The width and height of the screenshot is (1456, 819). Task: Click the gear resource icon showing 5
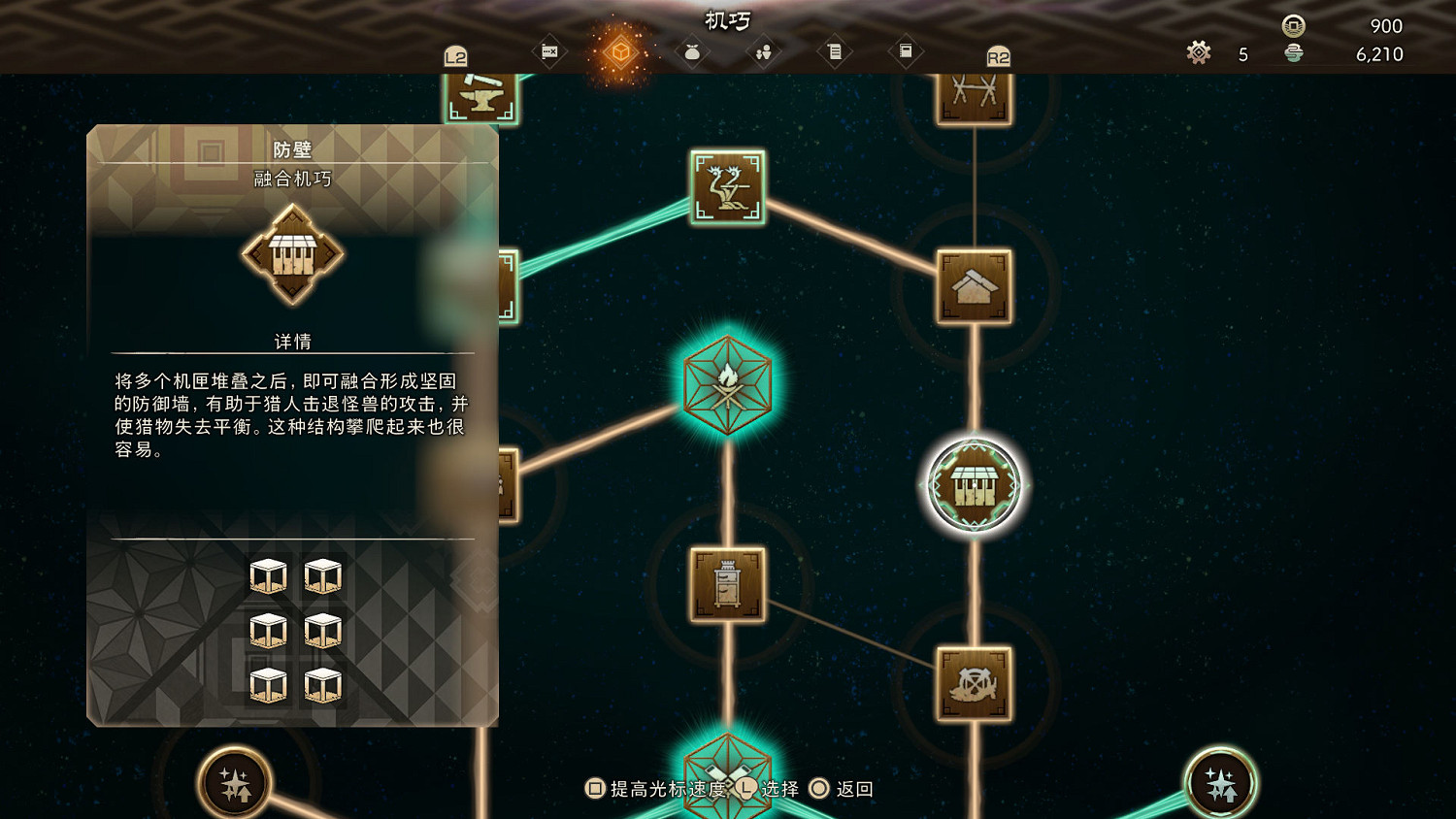pyautogui.click(x=1200, y=53)
